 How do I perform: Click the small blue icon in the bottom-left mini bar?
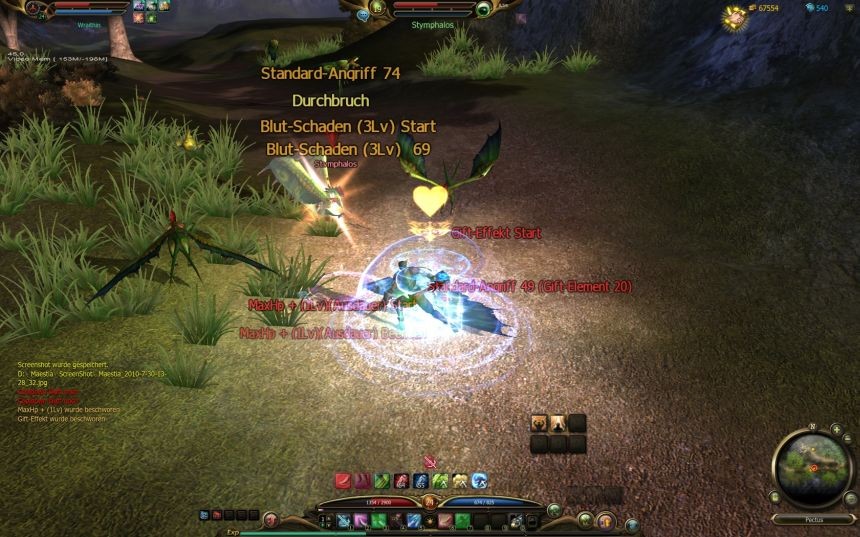coord(204,515)
